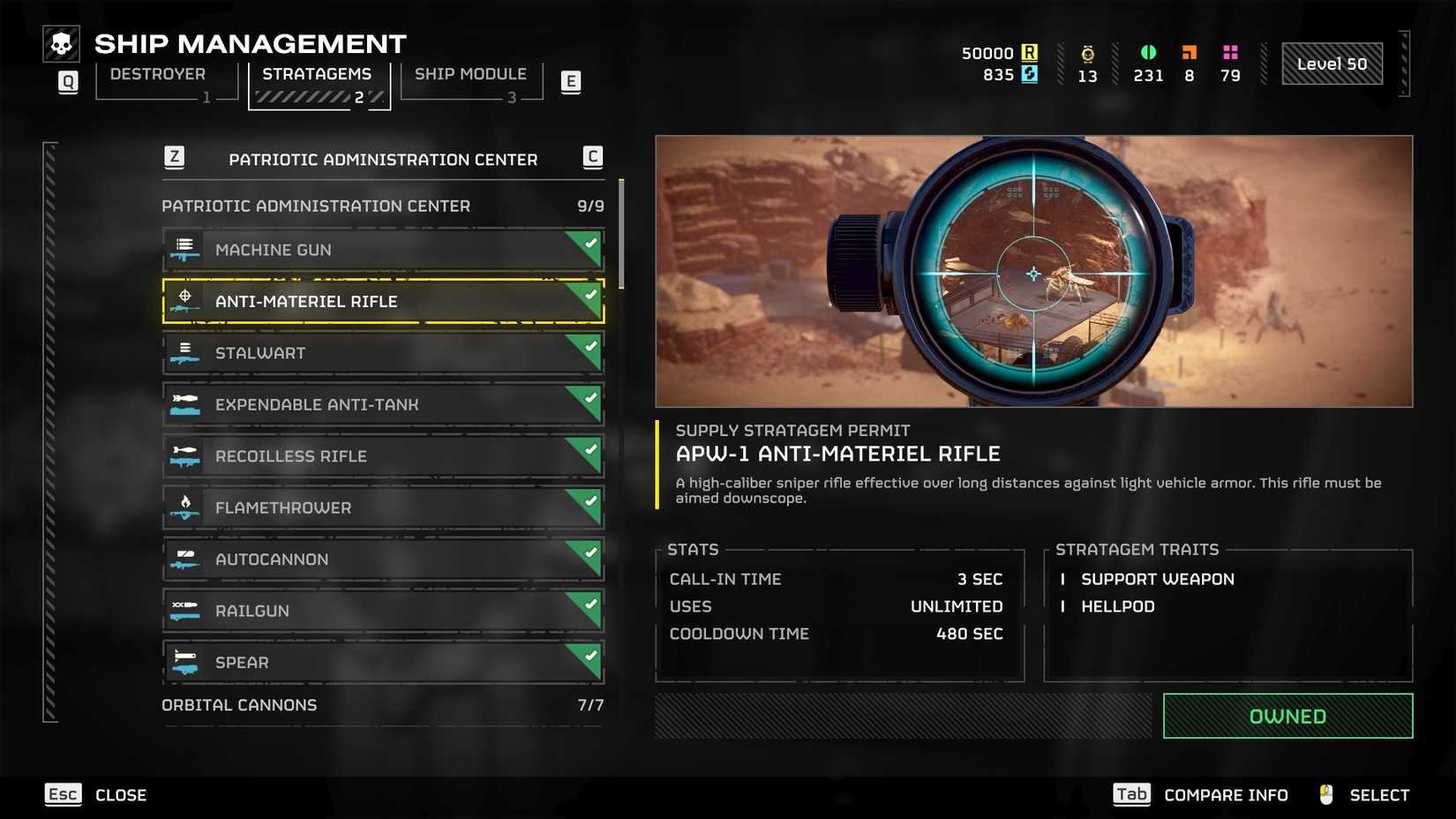Click the Railgun weapon icon
This screenshot has width=1456, height=819.
(x=185, y=610)
